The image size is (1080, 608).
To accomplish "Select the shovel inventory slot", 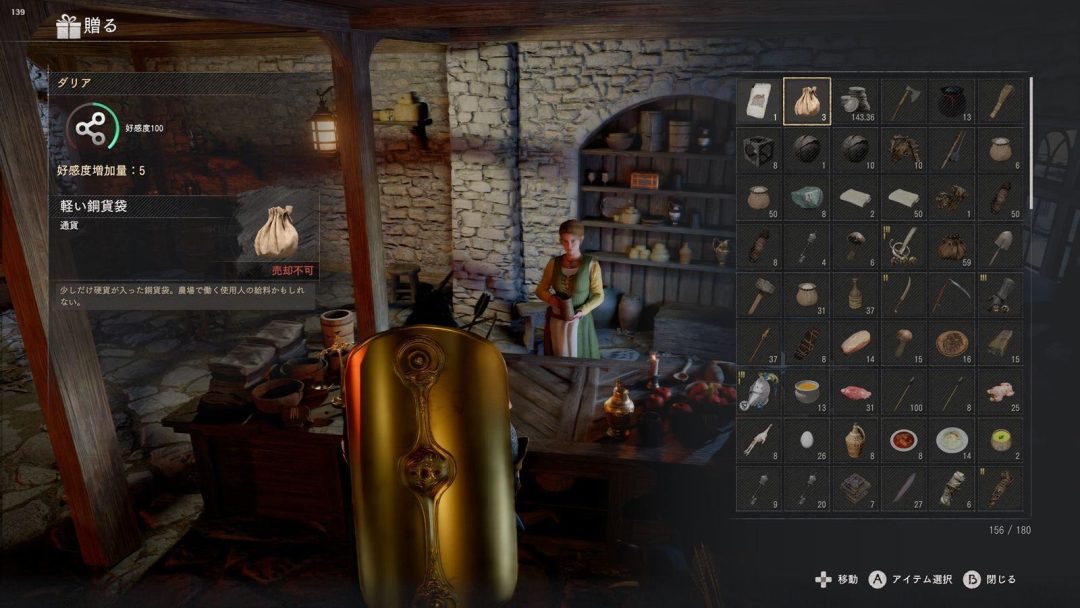I will tap(999, 245).
